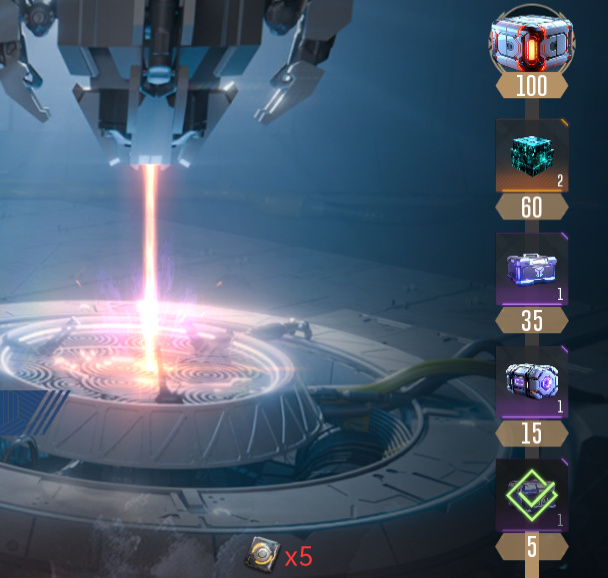This screenshot has height=578, width=608.
Task: Click the claimed checkmark reward at 5
Action: click(x=531, y=496)
